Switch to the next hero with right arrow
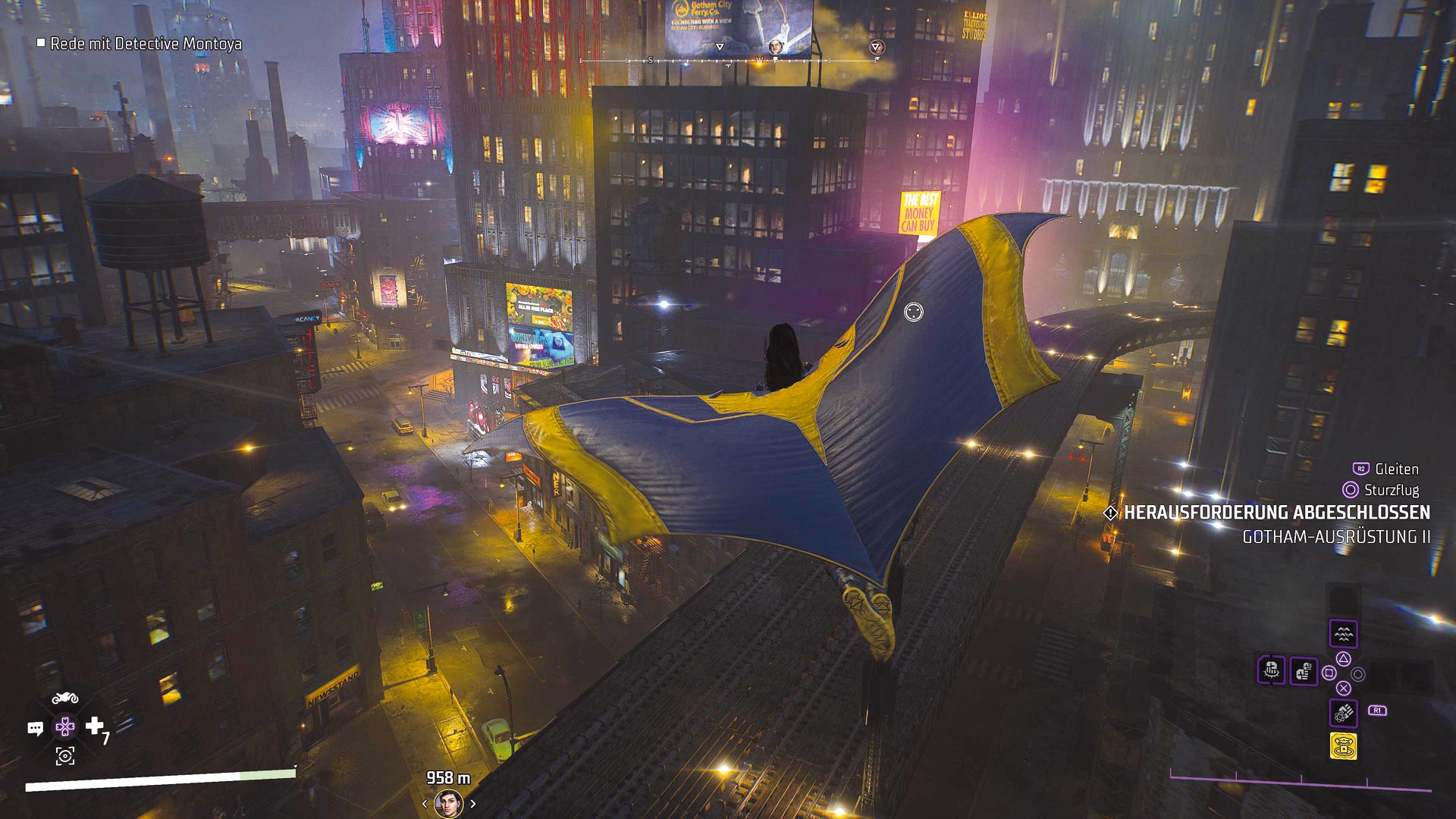This screenshot has height=819, width=1456. pos(473,804)
